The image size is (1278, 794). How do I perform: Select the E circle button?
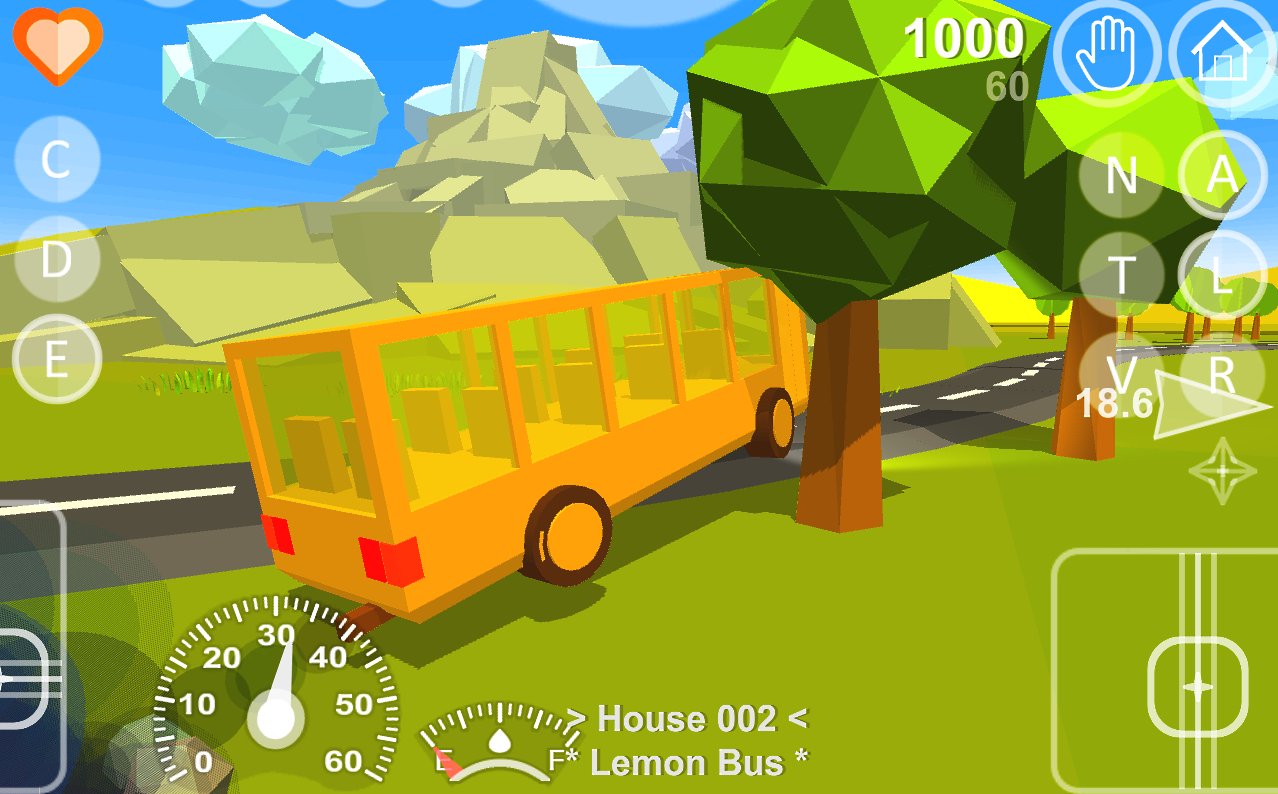click(56, 359)
